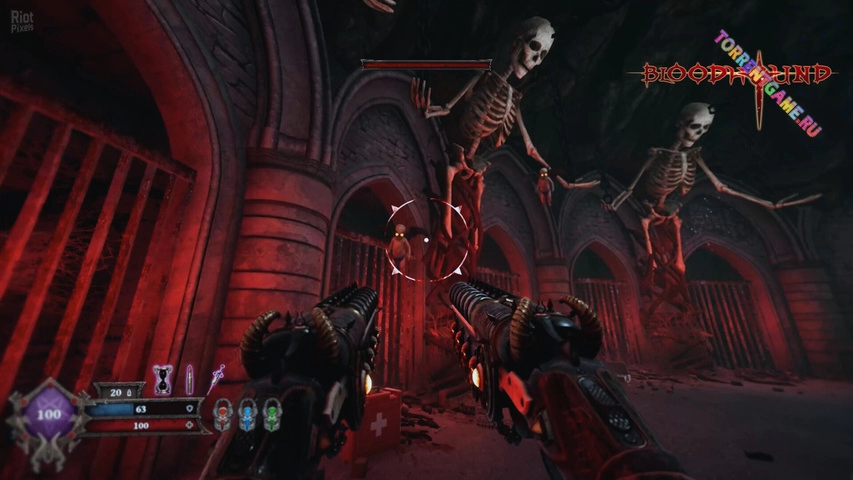Screen dimensions: 853x480
Task: Click the bullet ammo type icon
Action: 189,380
